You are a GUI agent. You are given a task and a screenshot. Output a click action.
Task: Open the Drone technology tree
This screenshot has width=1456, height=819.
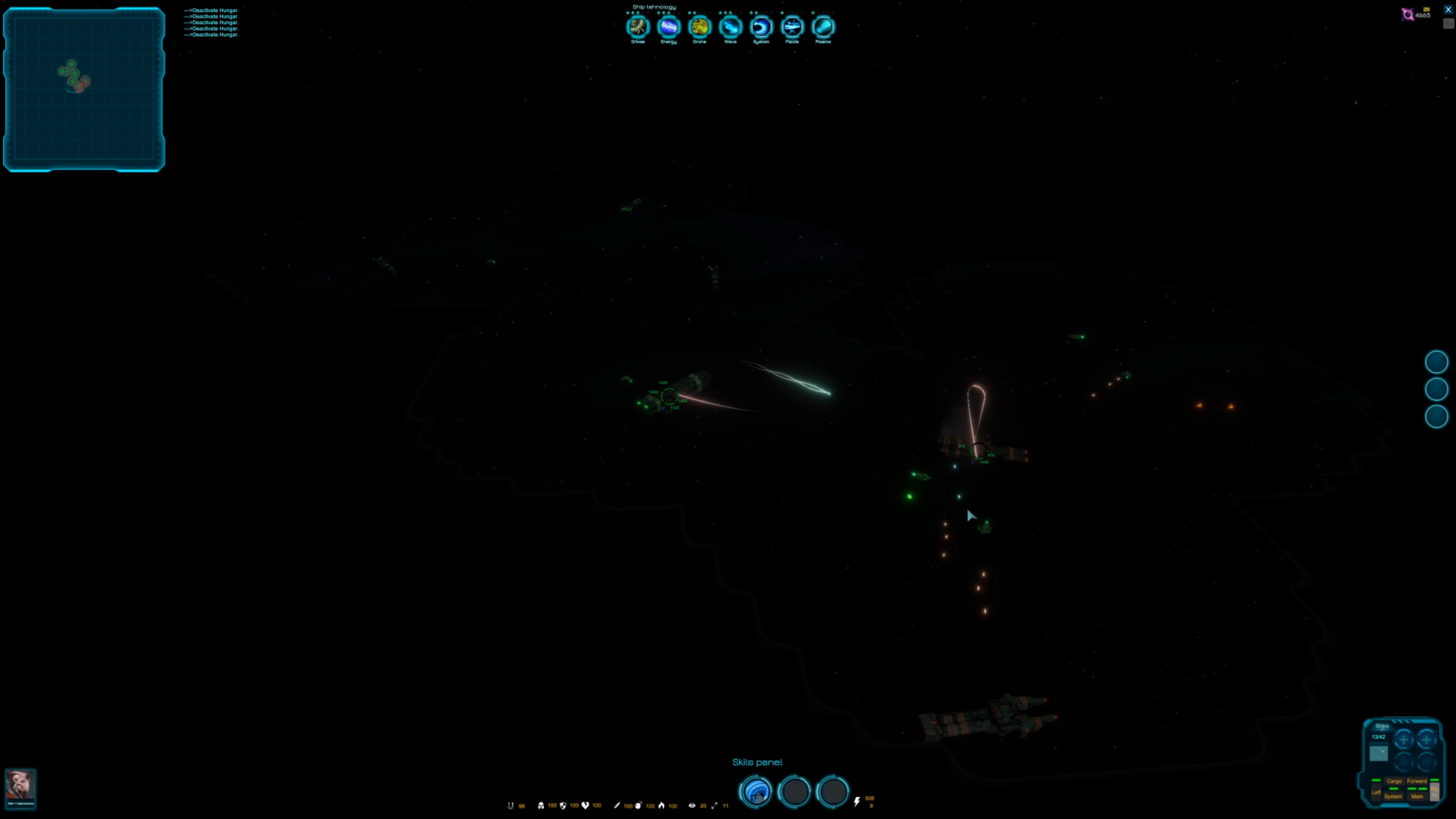(x=699, y=27)
